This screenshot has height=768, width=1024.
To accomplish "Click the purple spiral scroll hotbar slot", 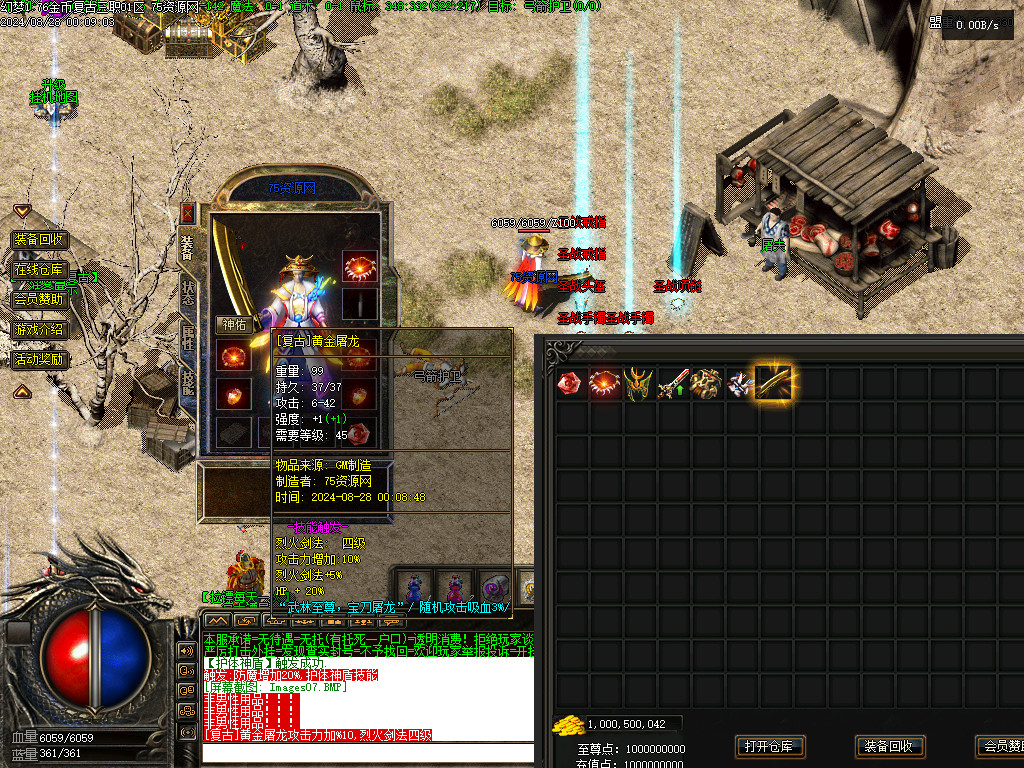I will (493, 587).
